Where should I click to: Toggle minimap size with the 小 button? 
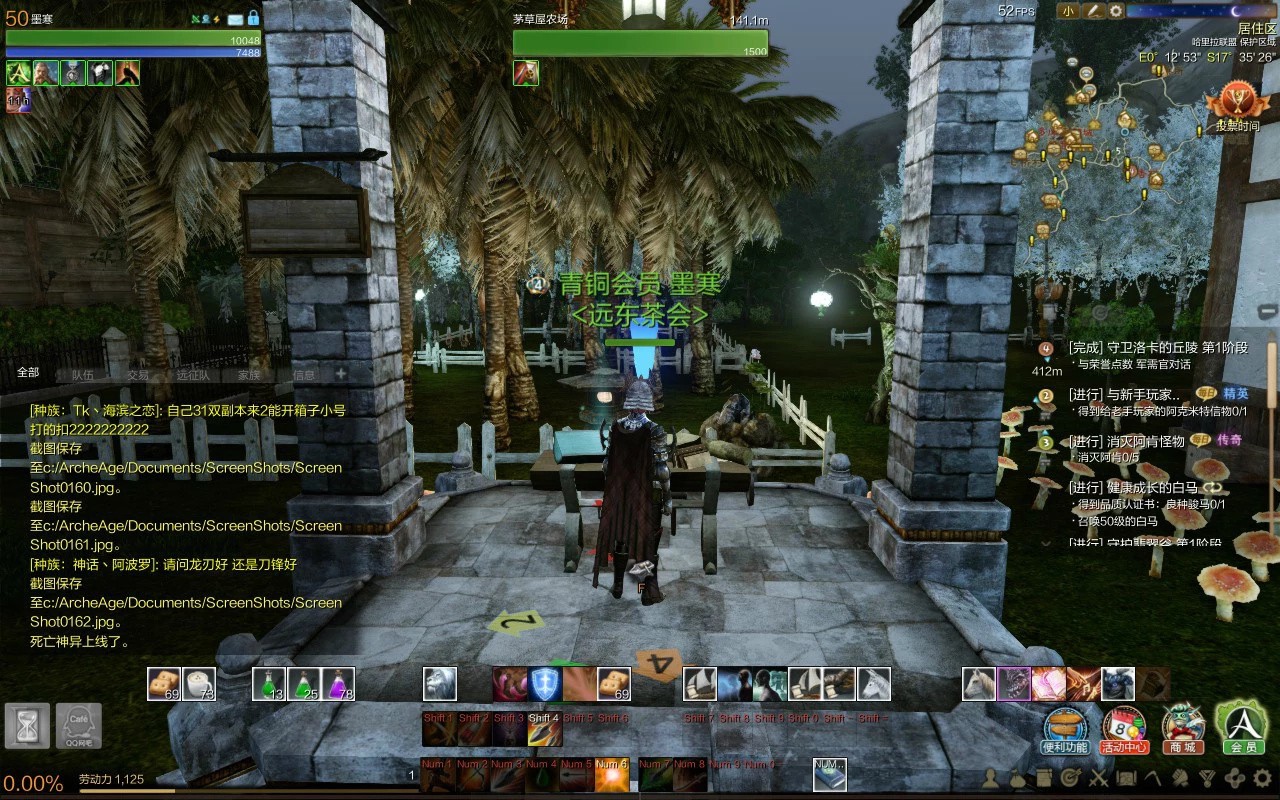1069,11
